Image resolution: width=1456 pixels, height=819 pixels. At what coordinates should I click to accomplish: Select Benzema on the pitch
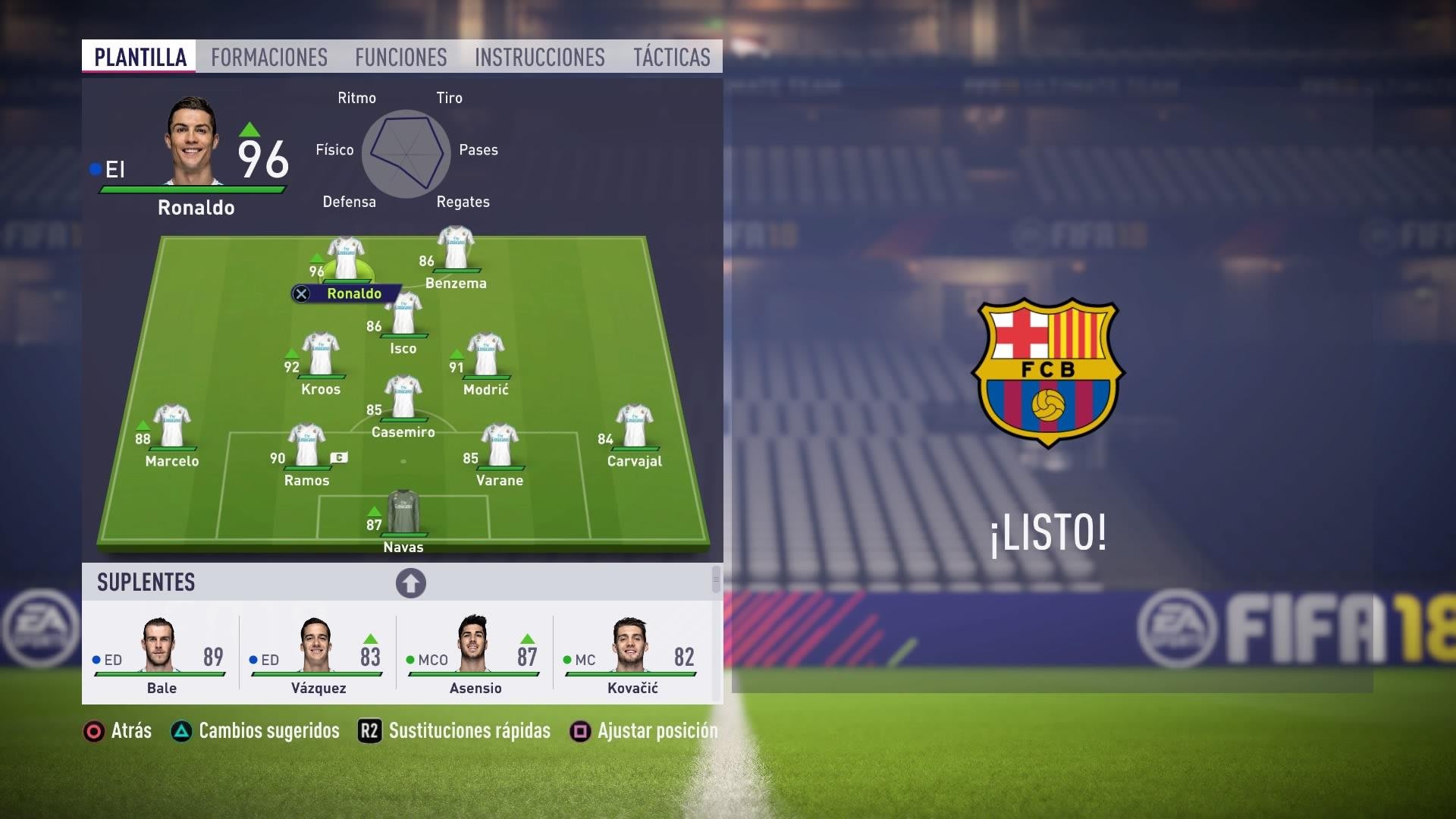click(x=456, y=252)
